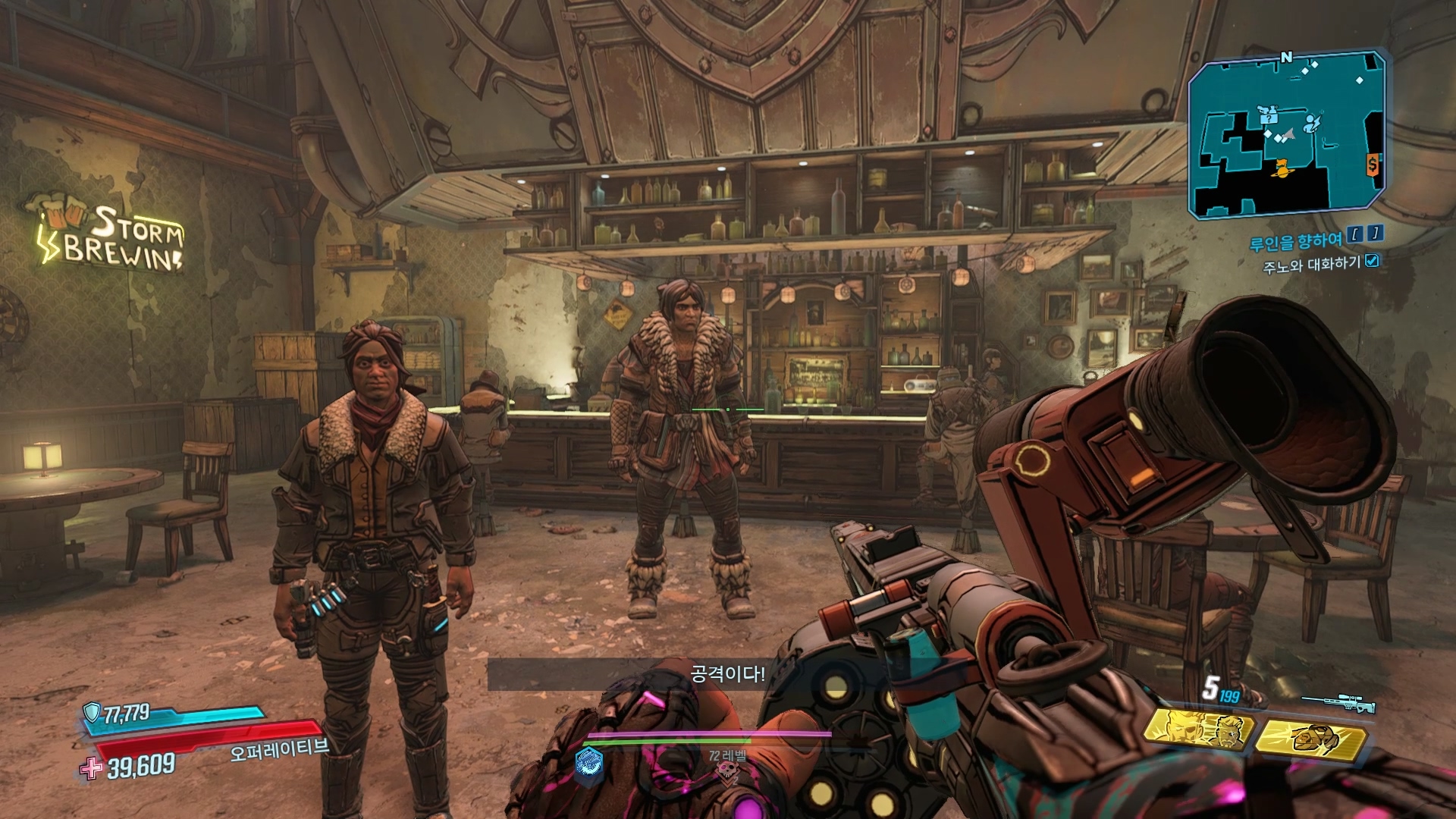Viewport: 1456px width, 819px height.
Task: Click the person with lightning marker on minimap
Action: coord(1312,124)
